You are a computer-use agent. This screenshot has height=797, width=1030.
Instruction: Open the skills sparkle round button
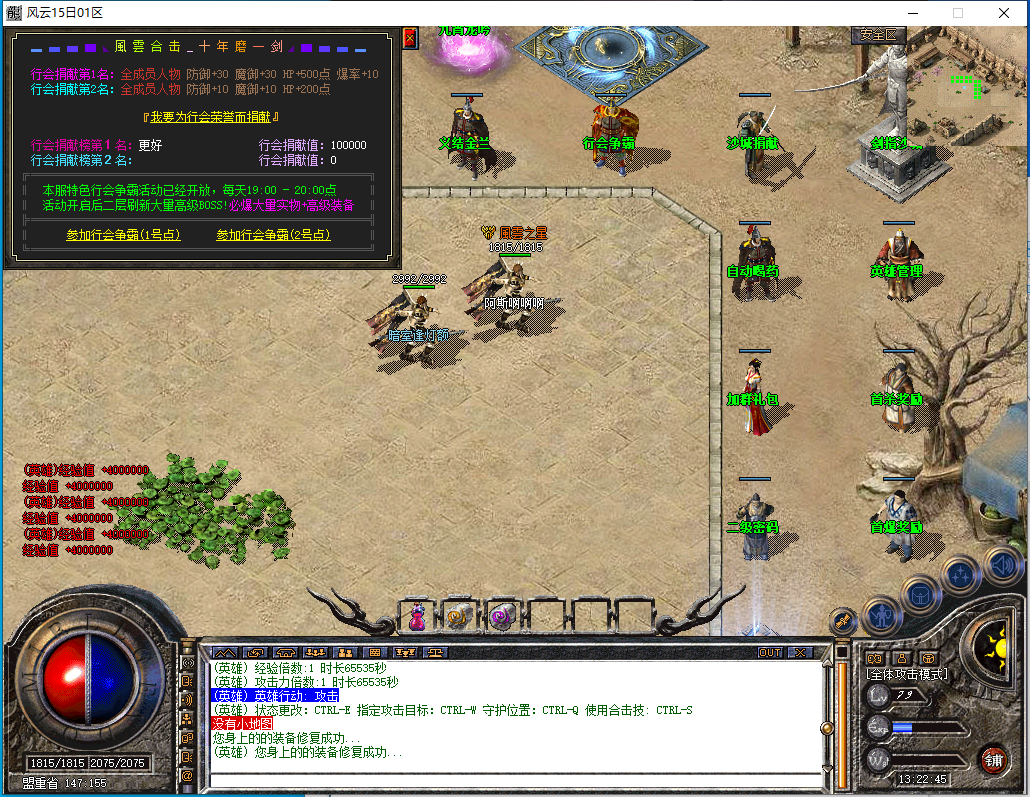961,574
